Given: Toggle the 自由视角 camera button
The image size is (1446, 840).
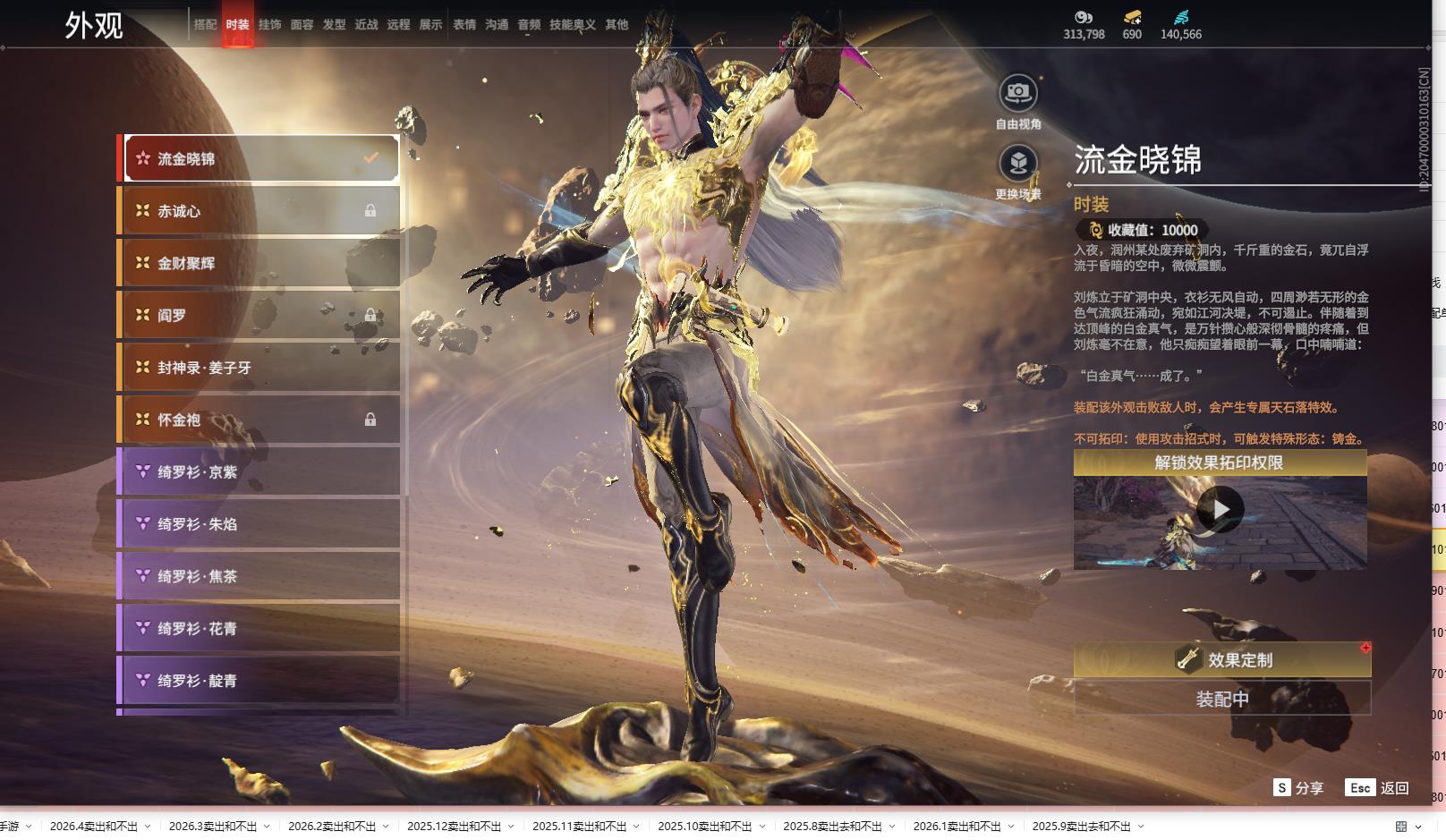Looking at the screenshot, I should (x=1018, y=93).
